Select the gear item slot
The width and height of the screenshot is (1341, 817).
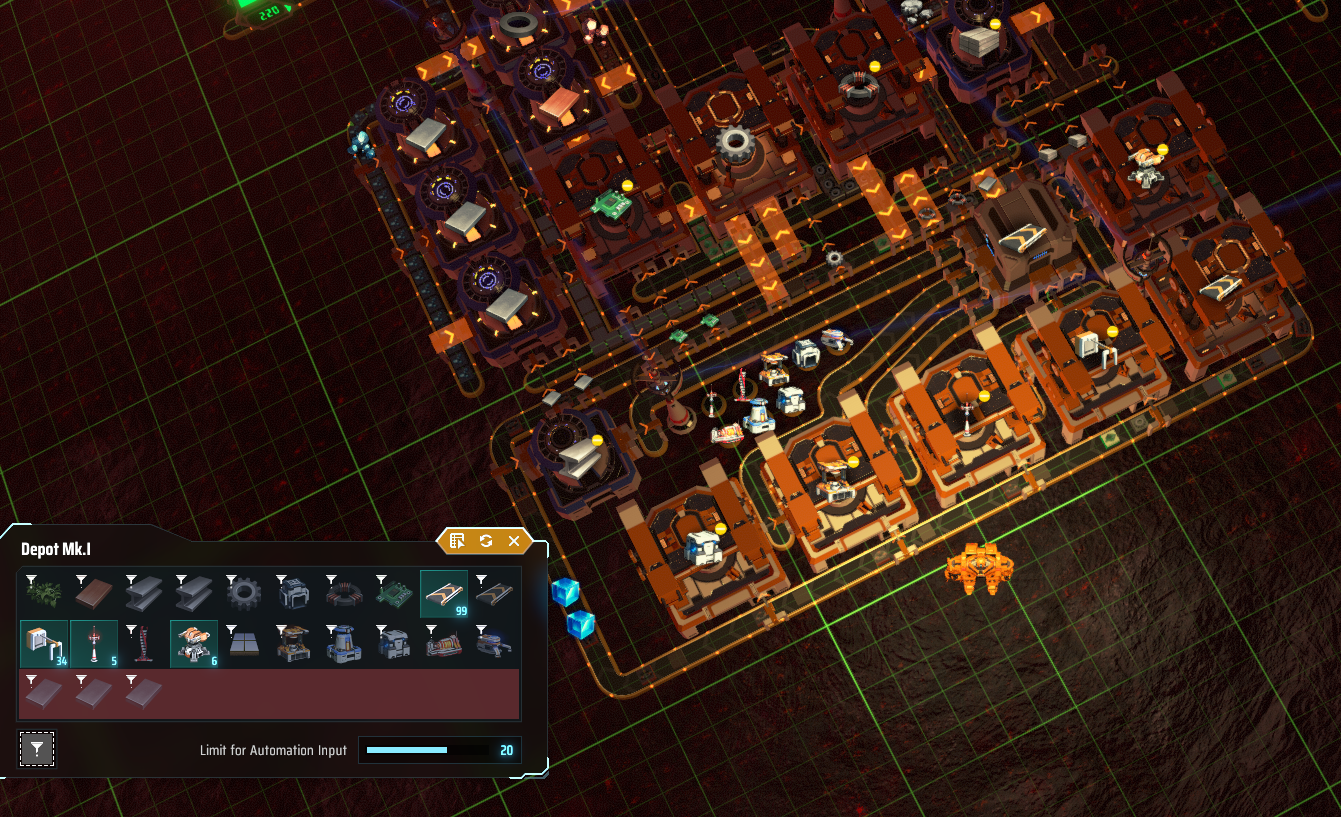click(244, 594)
